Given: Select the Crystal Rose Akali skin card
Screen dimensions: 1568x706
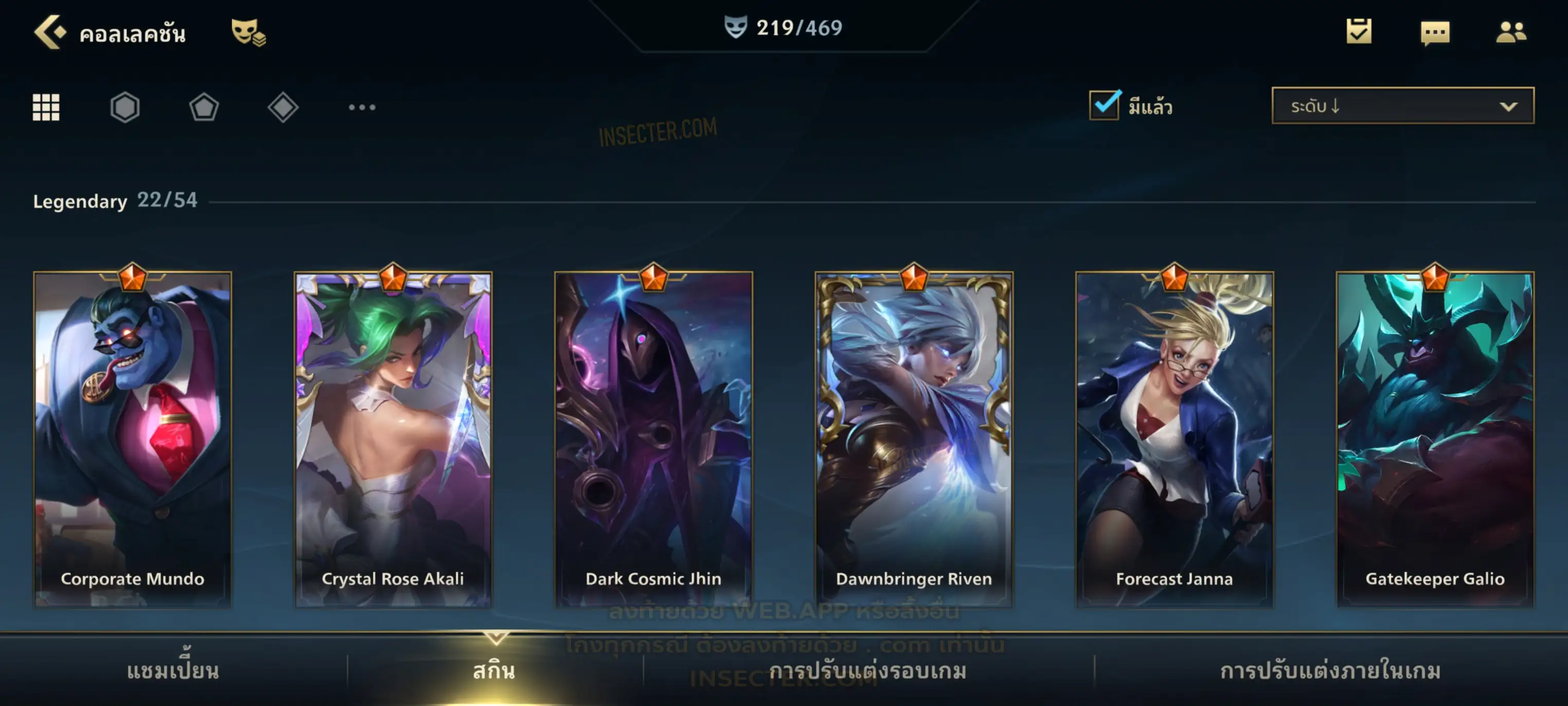Looking at the screenshot, I should pyautogui.click(x=393, y=439).
